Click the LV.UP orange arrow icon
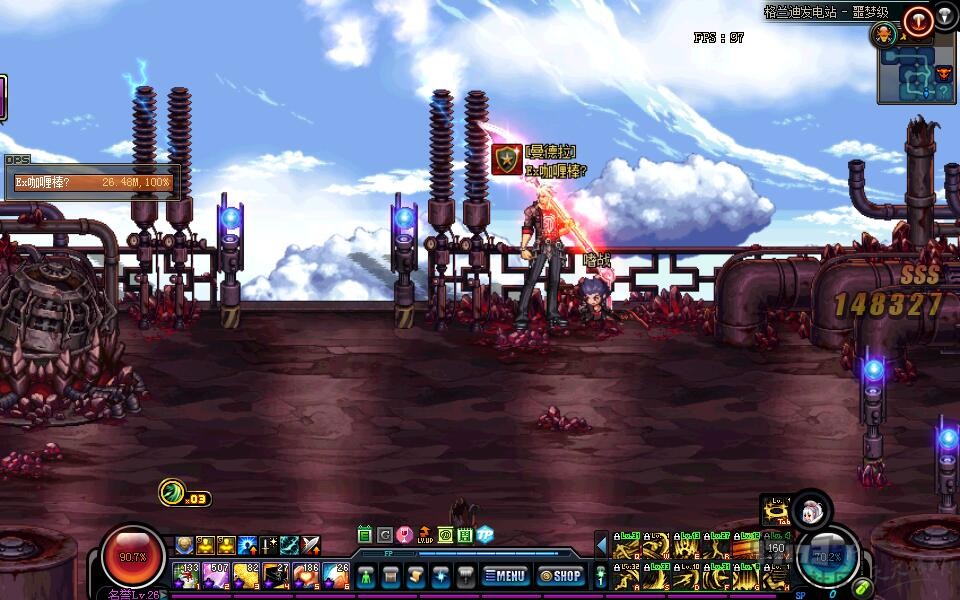 click(425, 535)
